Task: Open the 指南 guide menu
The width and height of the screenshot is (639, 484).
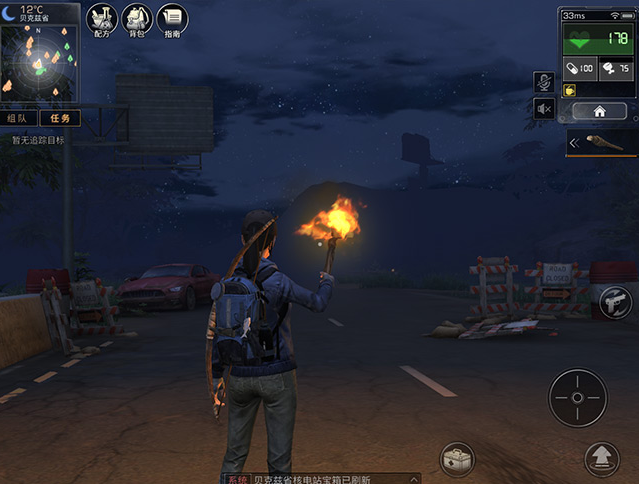Action: [x=172, y=18]
